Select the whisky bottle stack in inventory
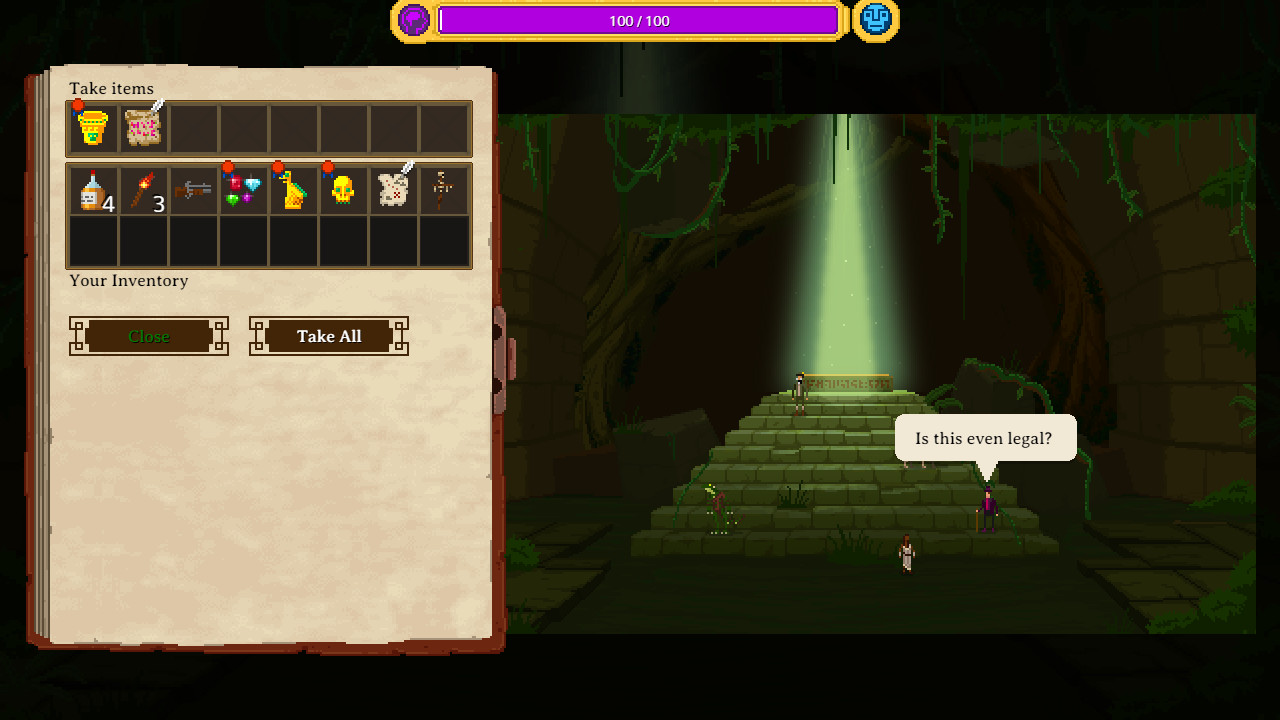Image resolution: width=1280 pixels, height=720 pixels. tap(93, 192)
